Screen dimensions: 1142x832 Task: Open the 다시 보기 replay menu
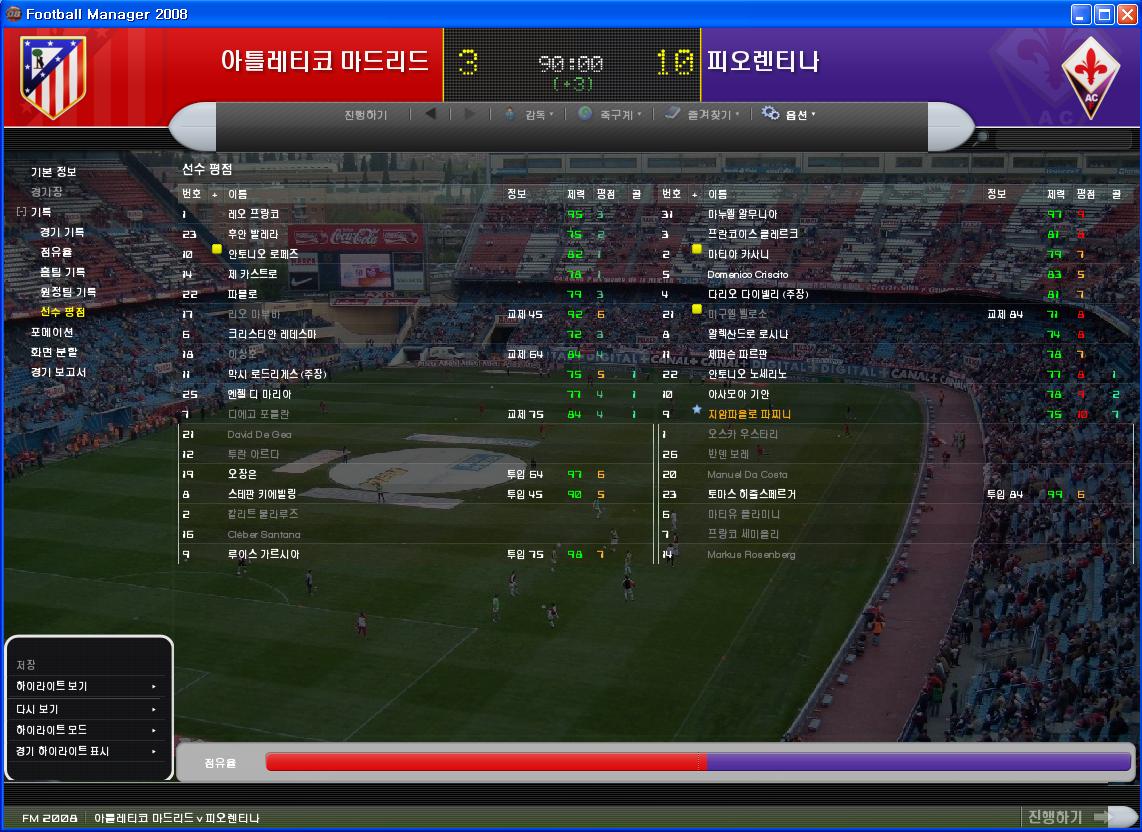coord(86,709)
